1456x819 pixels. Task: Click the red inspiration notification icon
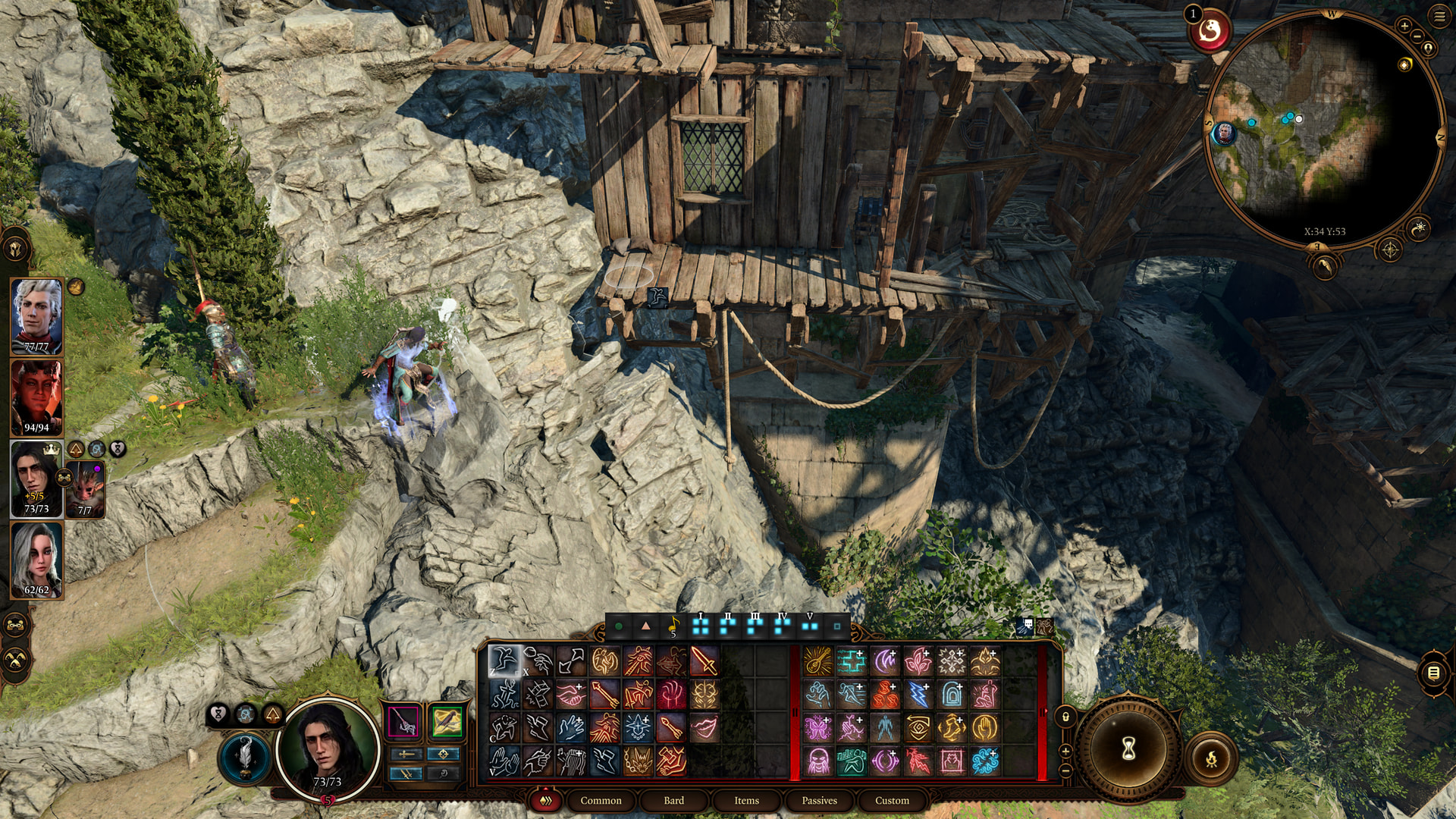pyautogui.click(x=1210, y=32)
